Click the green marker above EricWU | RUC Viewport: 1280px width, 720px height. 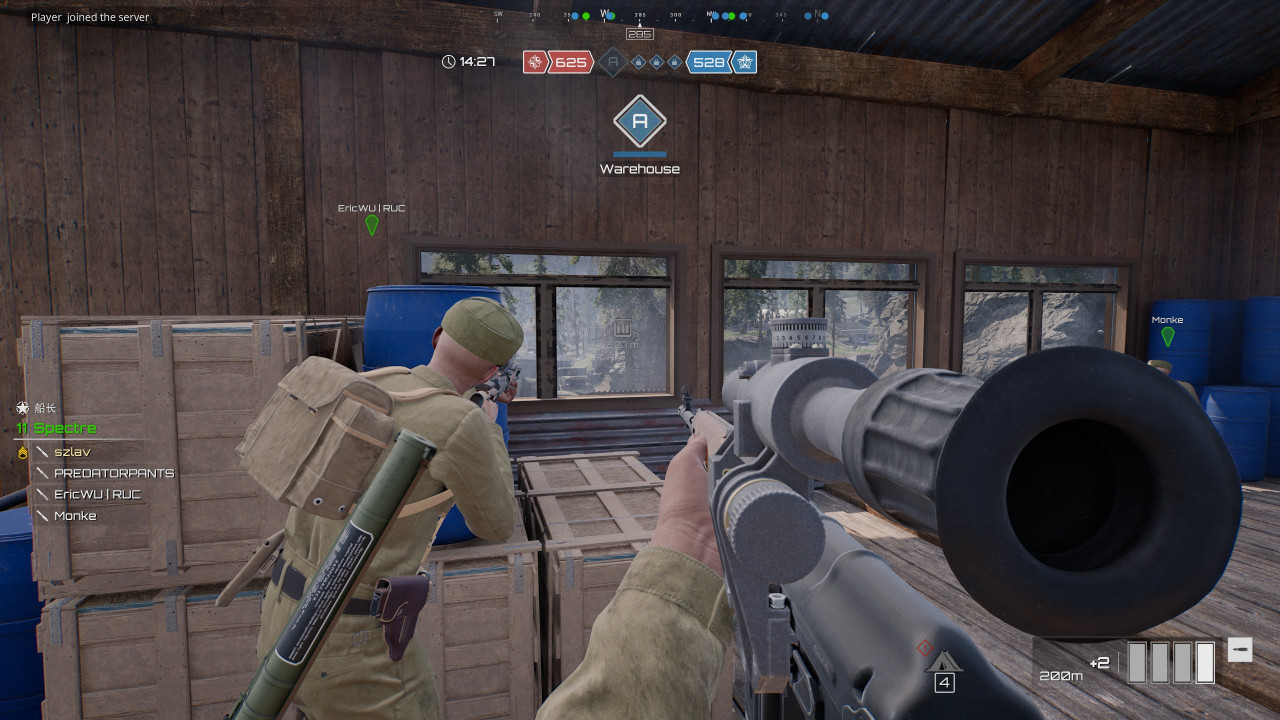pyautogui.click(x=372, y=225)
